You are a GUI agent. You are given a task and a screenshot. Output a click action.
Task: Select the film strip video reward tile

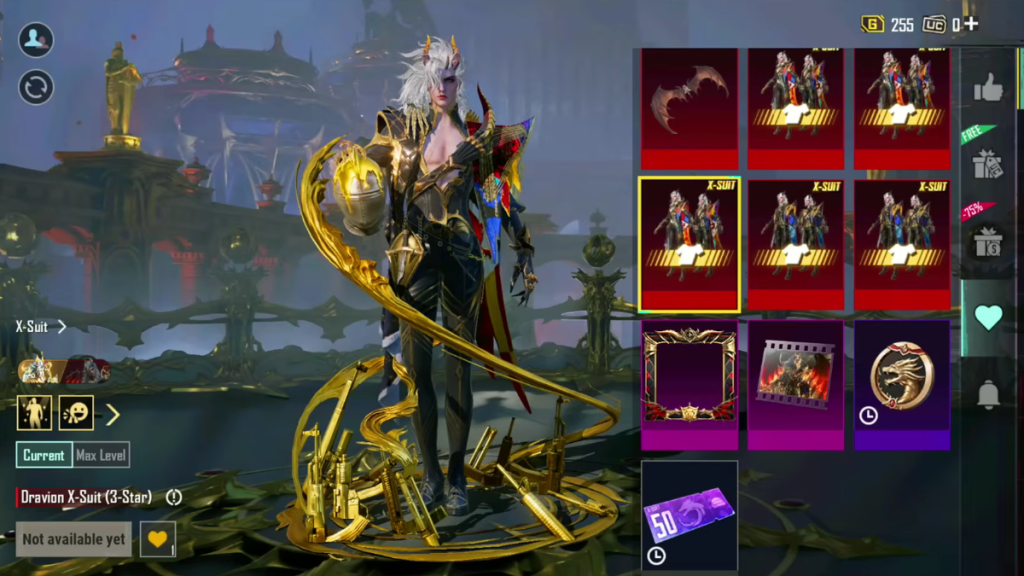pos(795,384)
